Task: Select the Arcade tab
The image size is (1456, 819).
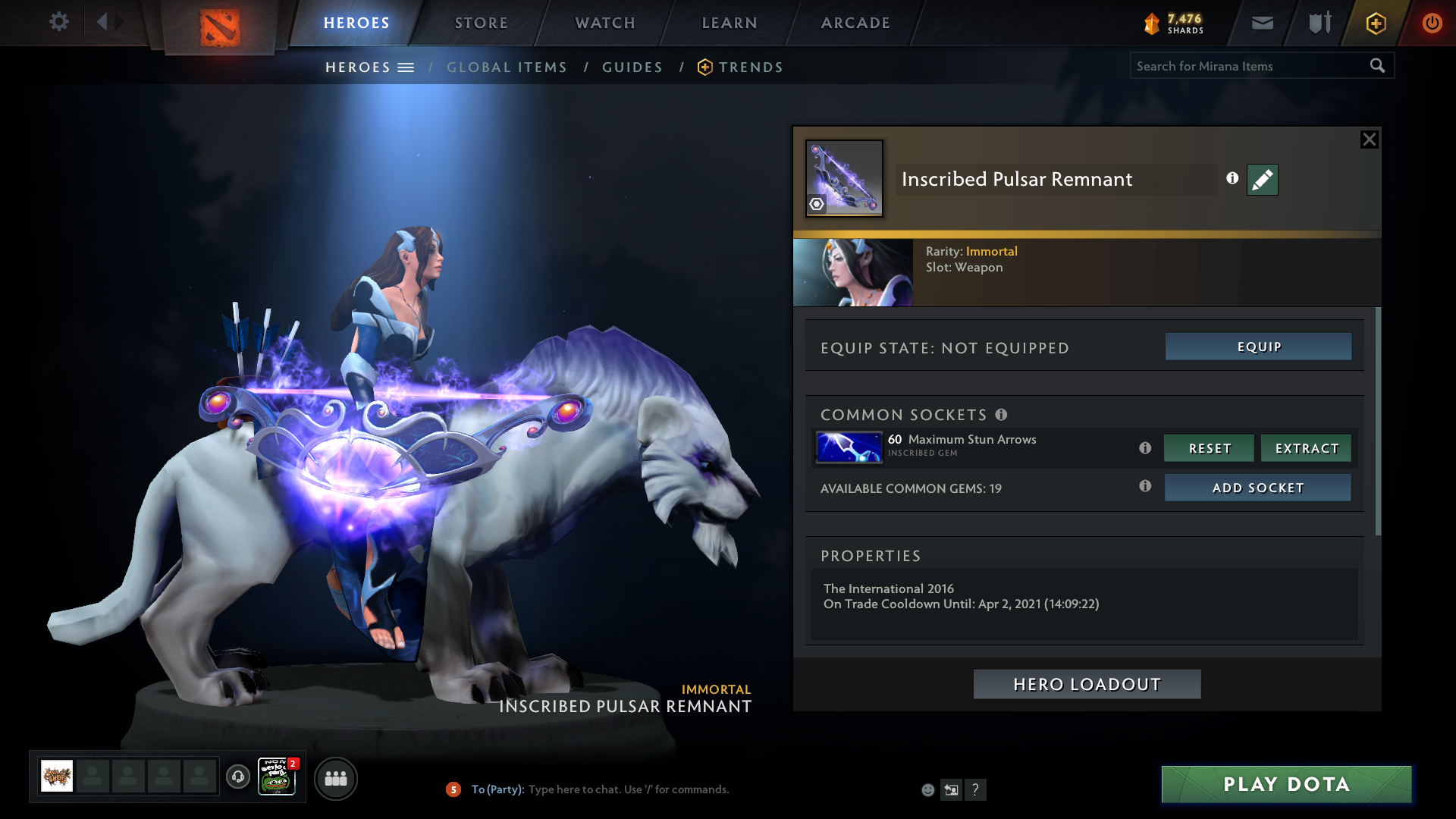Action: pyautogui.click(x=855, y=23)
